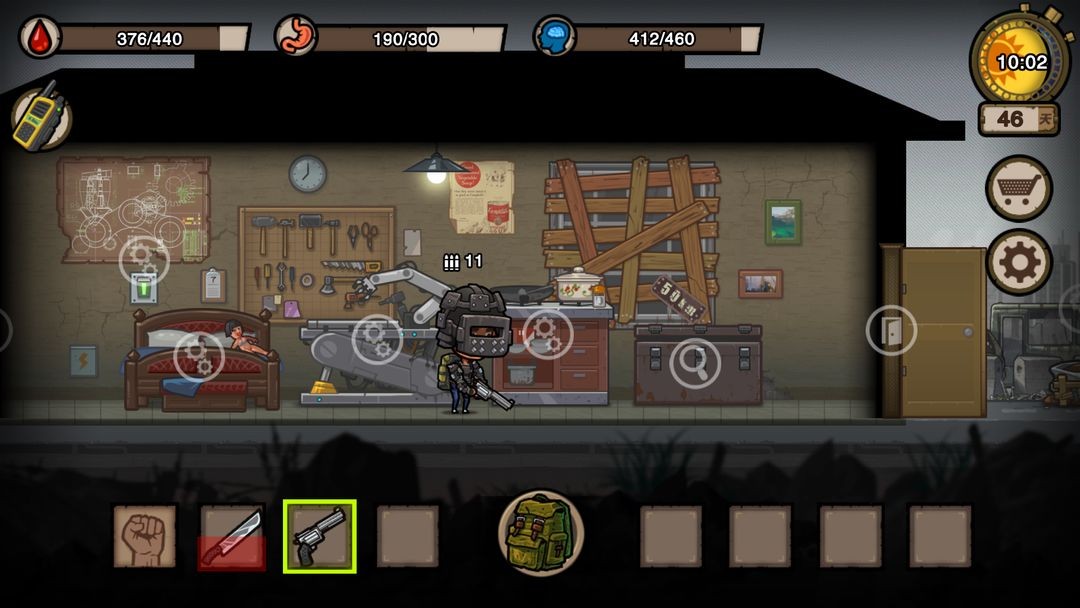The height and width of the screenshot is (608, 1080).
Task: Open the shop cart button
Action: 1019,187
